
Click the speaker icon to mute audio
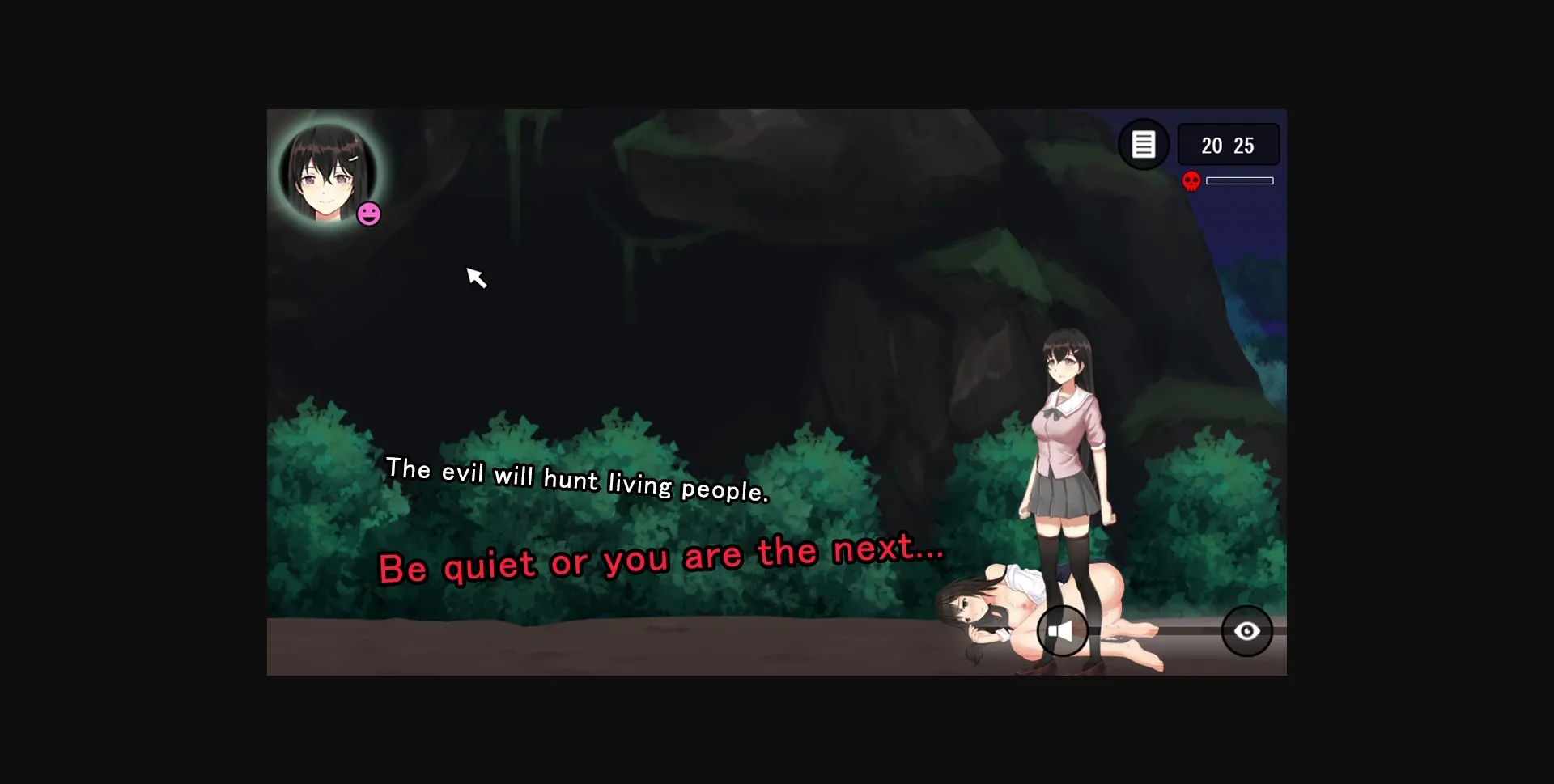[x=1063, y=631]
